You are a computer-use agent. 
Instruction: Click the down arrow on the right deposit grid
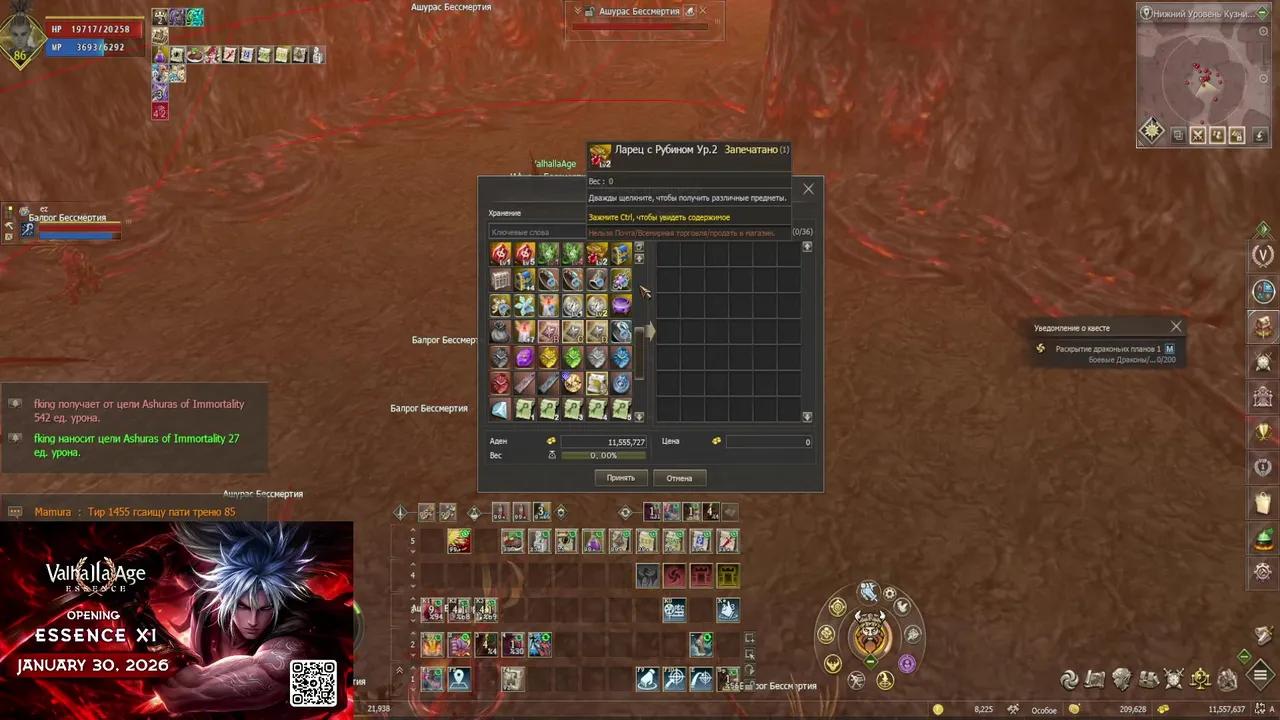pos(807,416)
